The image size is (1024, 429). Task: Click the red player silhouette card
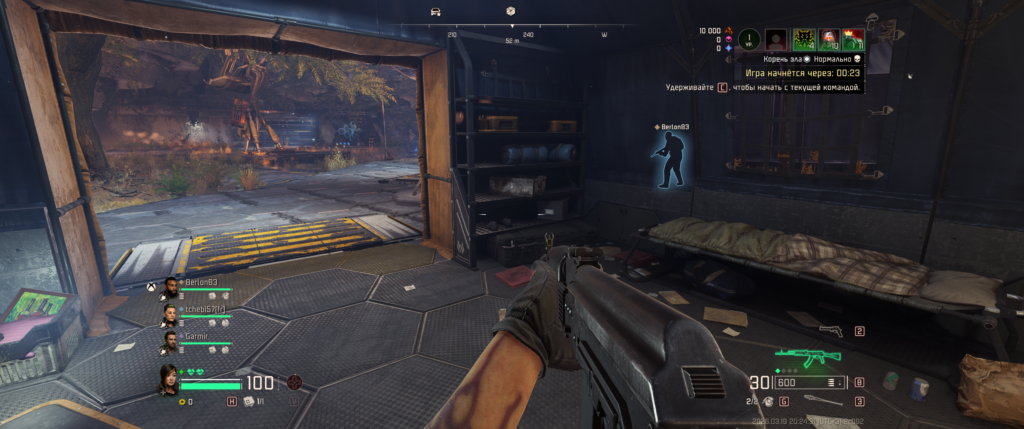point(775,40)
